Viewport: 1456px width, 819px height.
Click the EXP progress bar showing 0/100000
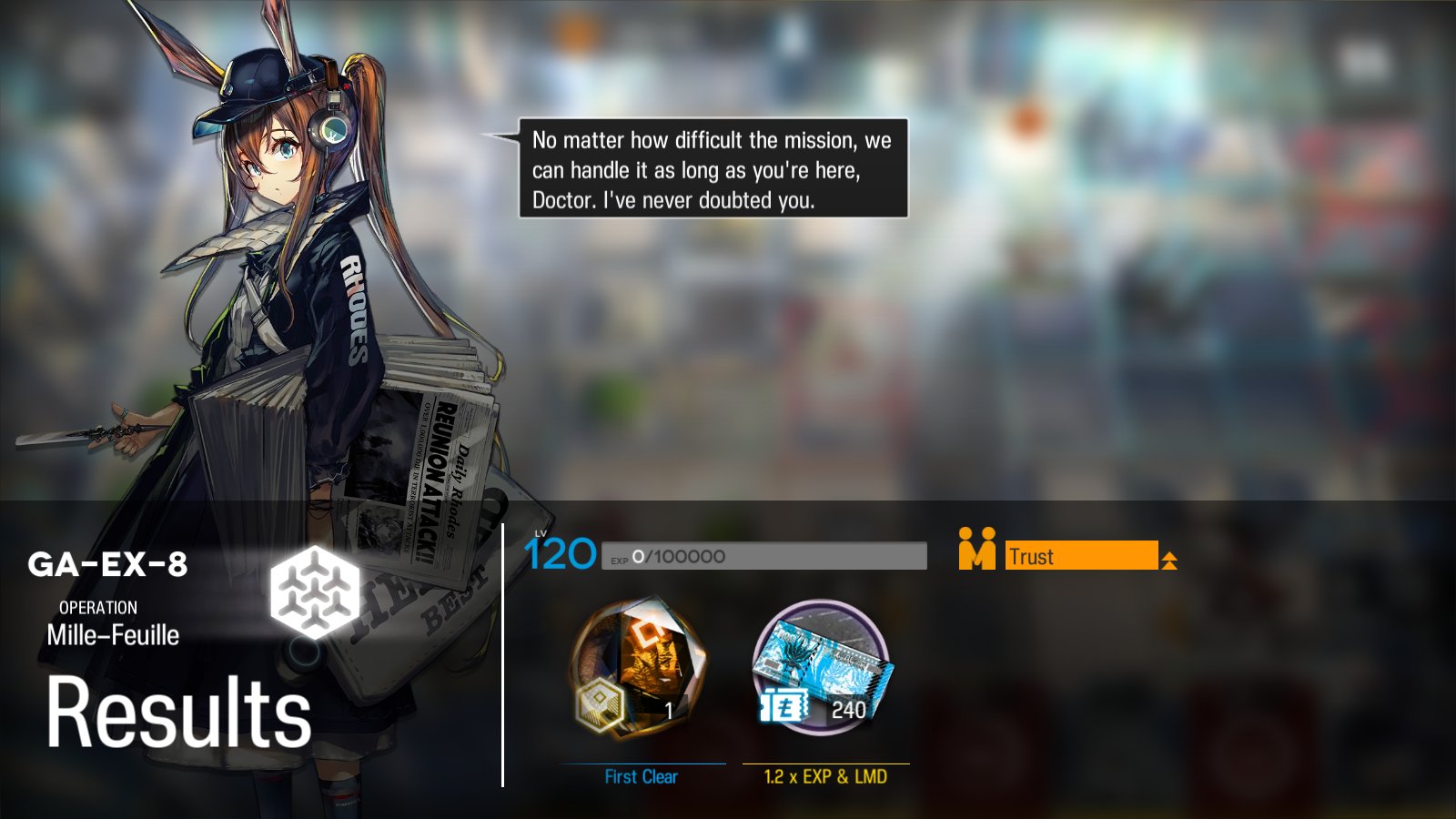764,554
